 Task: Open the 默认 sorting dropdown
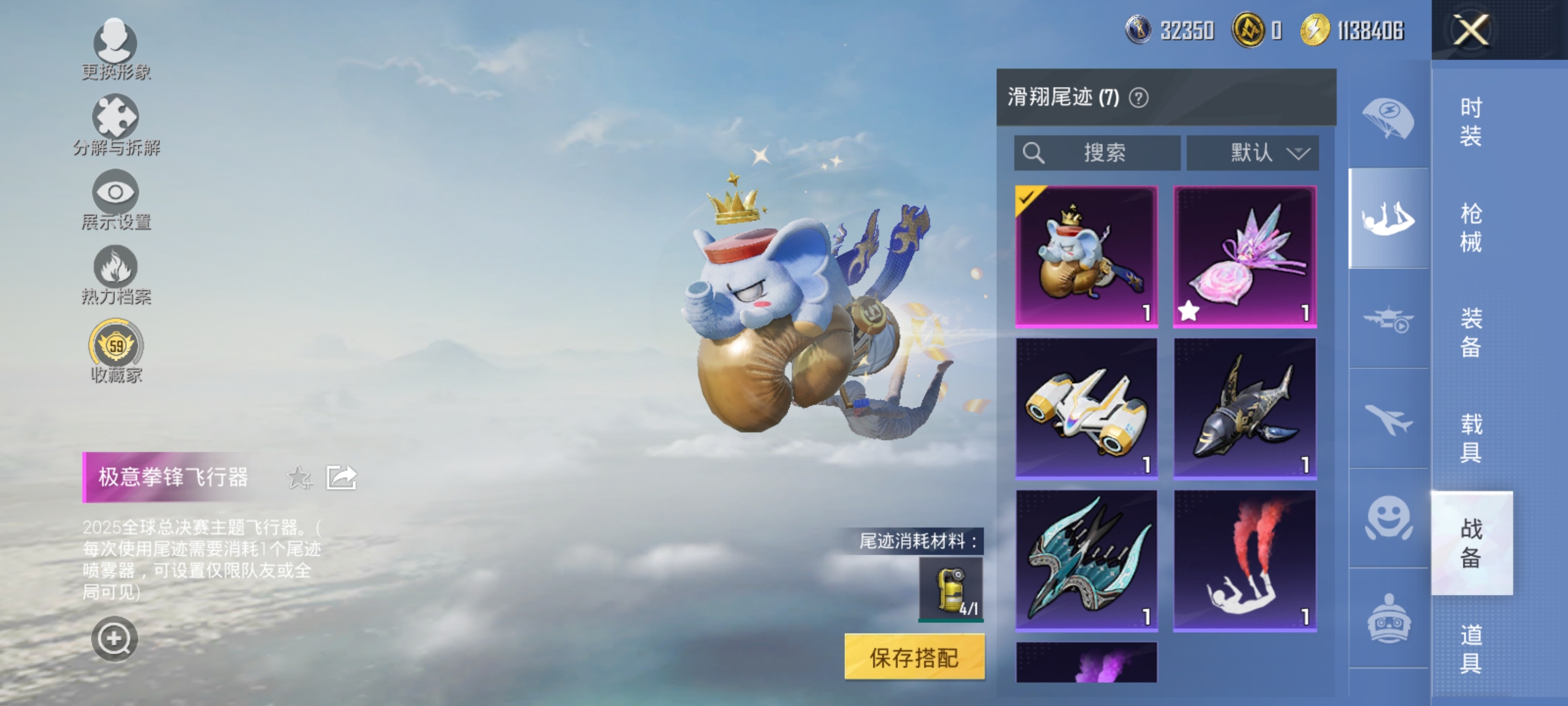click(x=1250, y=152)
